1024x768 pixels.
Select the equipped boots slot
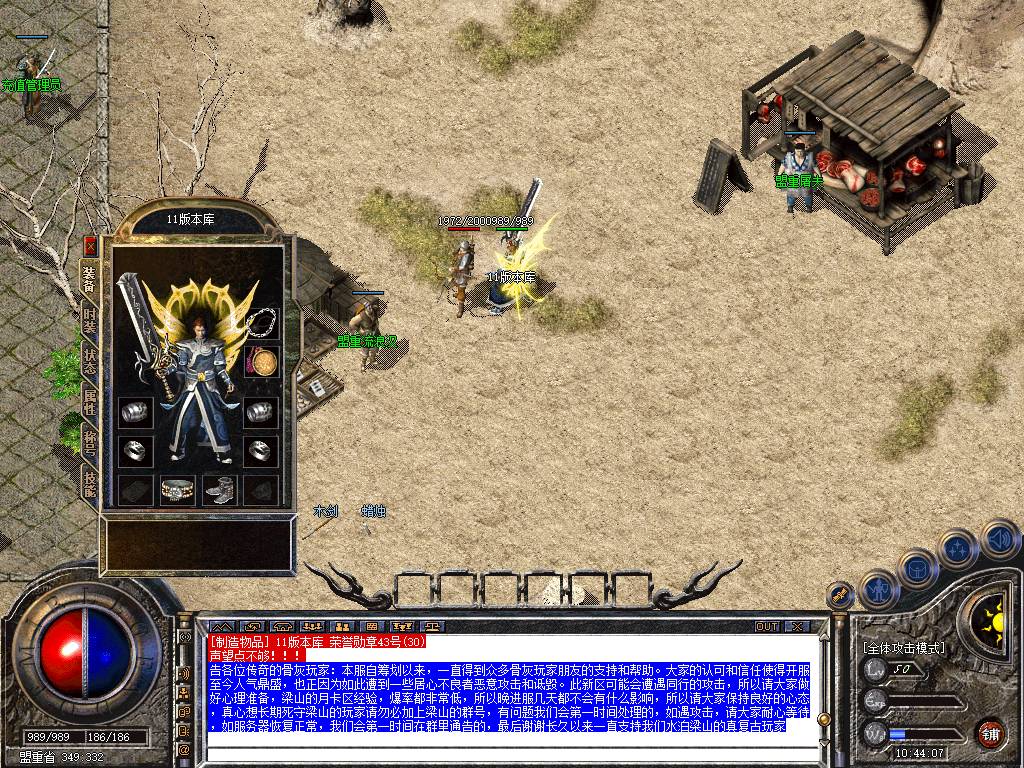(x=220, y=490)
